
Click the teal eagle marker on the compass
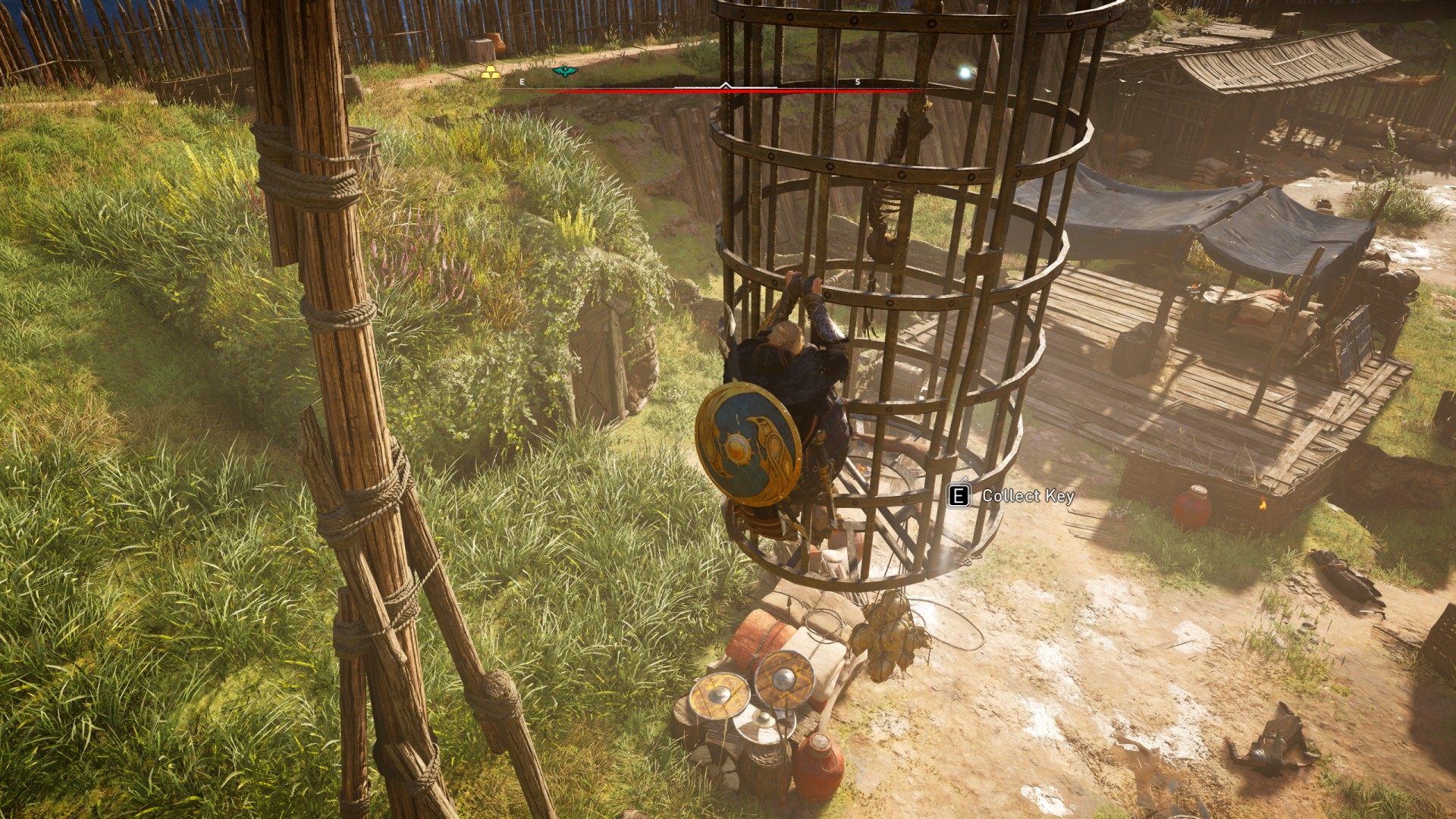tap(564, 71)
